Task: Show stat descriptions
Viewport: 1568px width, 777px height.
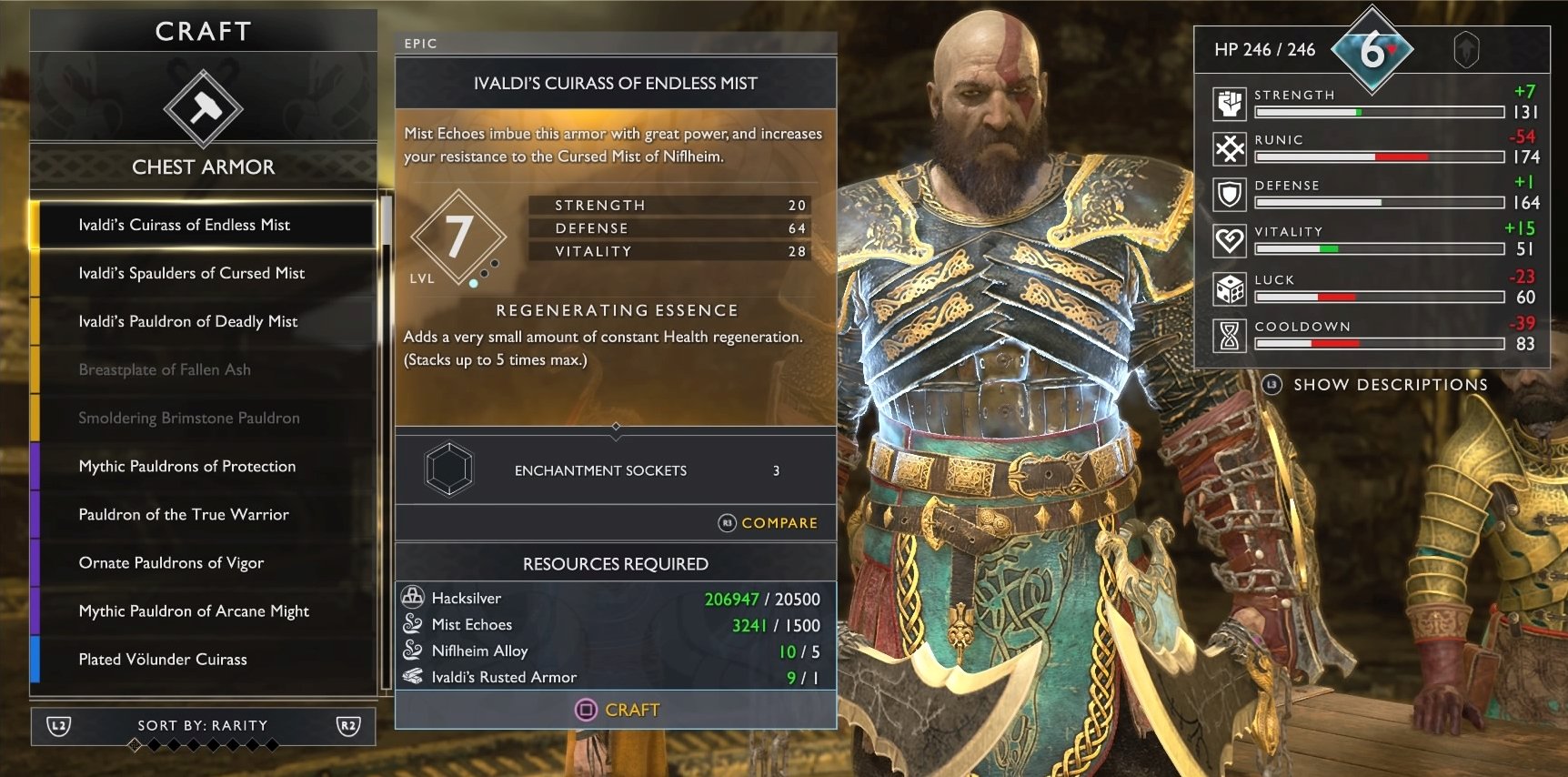Action: (x=1376, y=385)
